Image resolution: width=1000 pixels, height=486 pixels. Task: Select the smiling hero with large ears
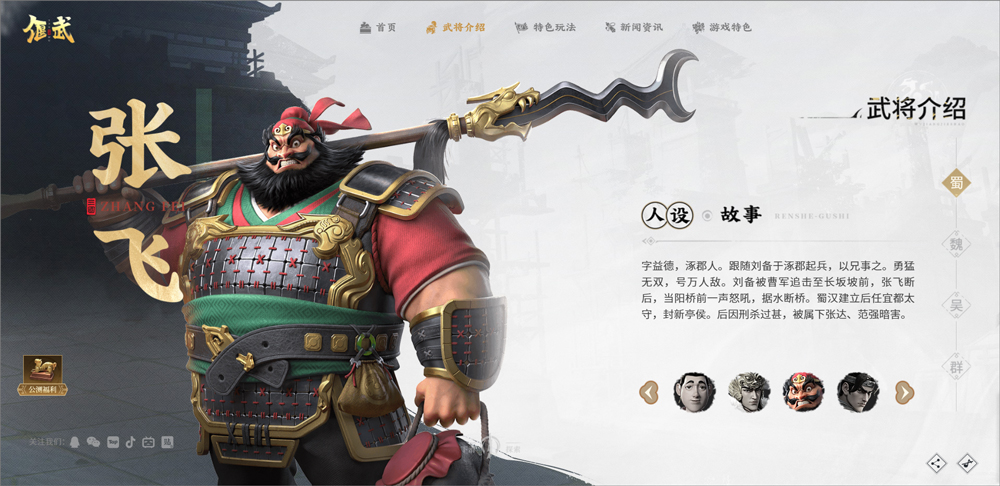(694, 392)
